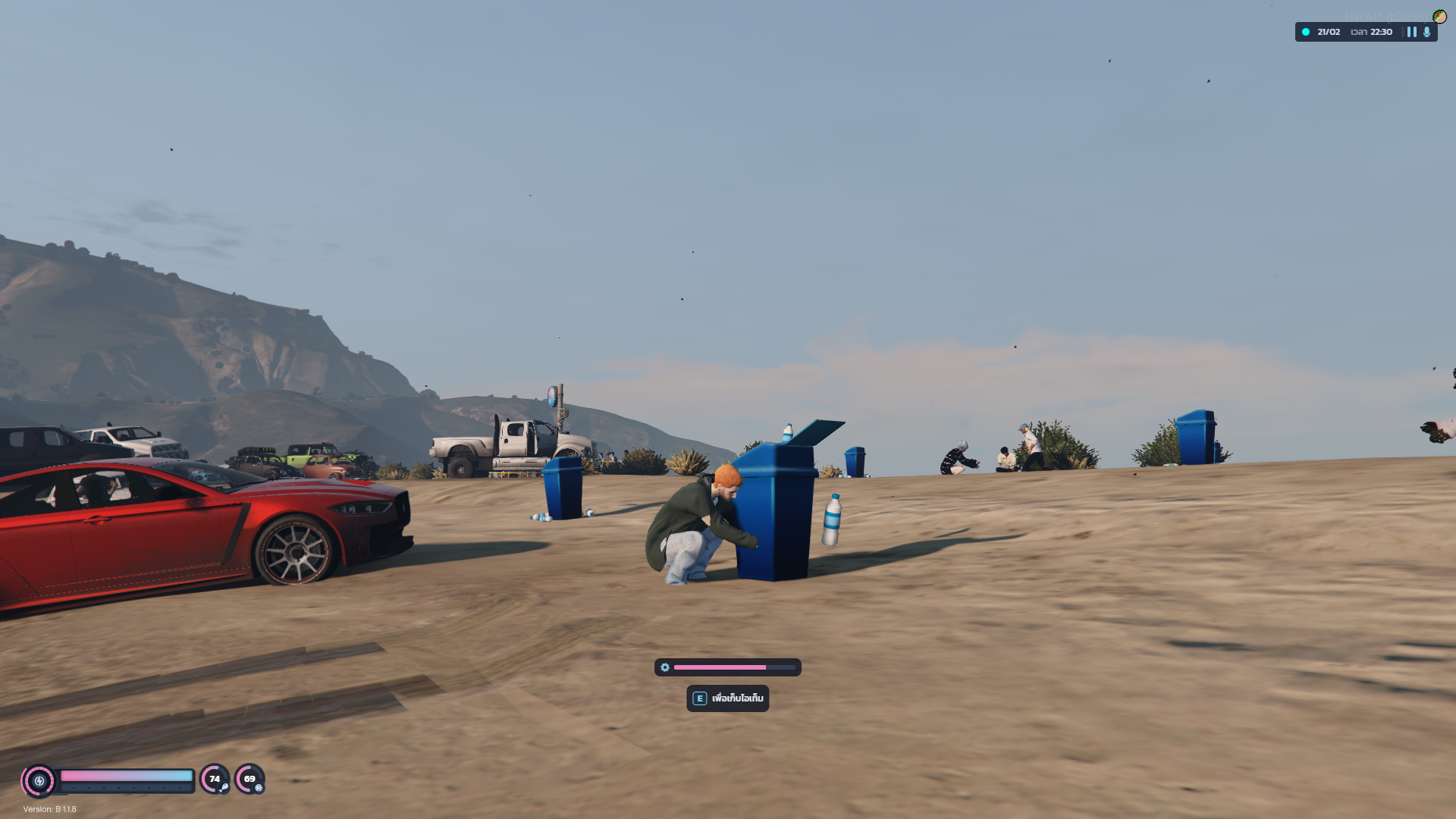
Task: Click the taco icon beside FiveM label
Action: (1439, 17)
